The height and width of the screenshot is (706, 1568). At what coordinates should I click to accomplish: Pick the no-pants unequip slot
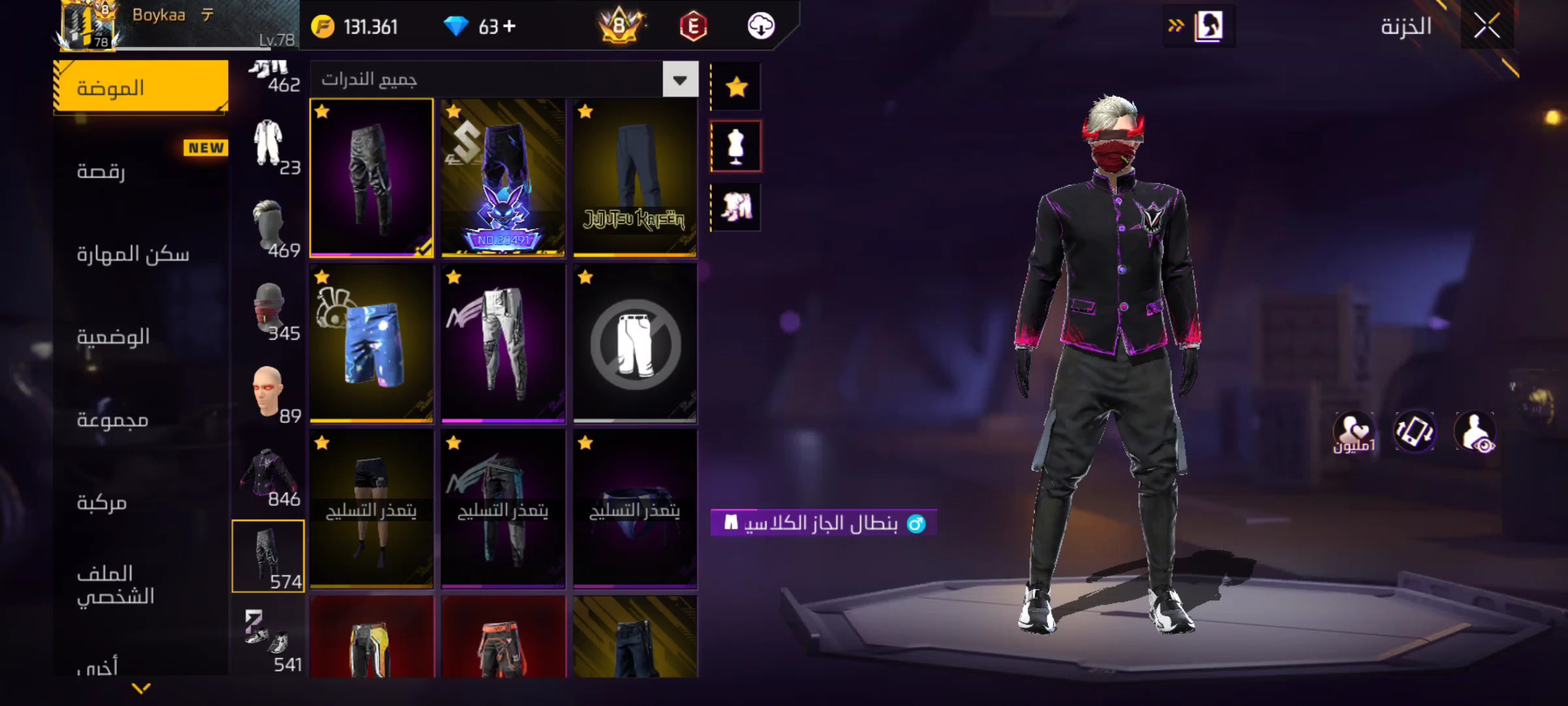(x=634, y=343)
